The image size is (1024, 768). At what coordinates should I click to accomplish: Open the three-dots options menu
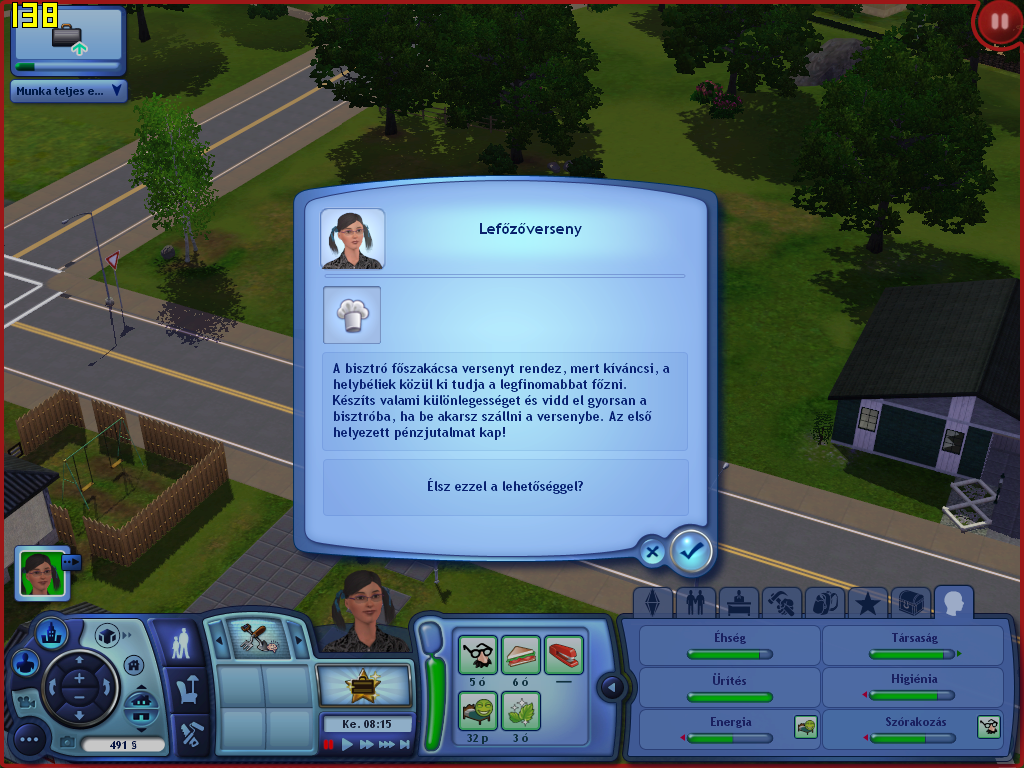pos(29,740)
